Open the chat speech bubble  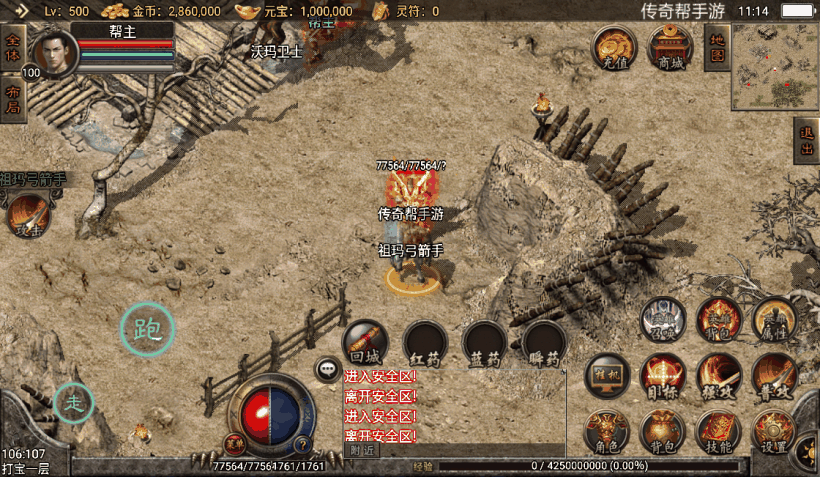coord(328,370)
